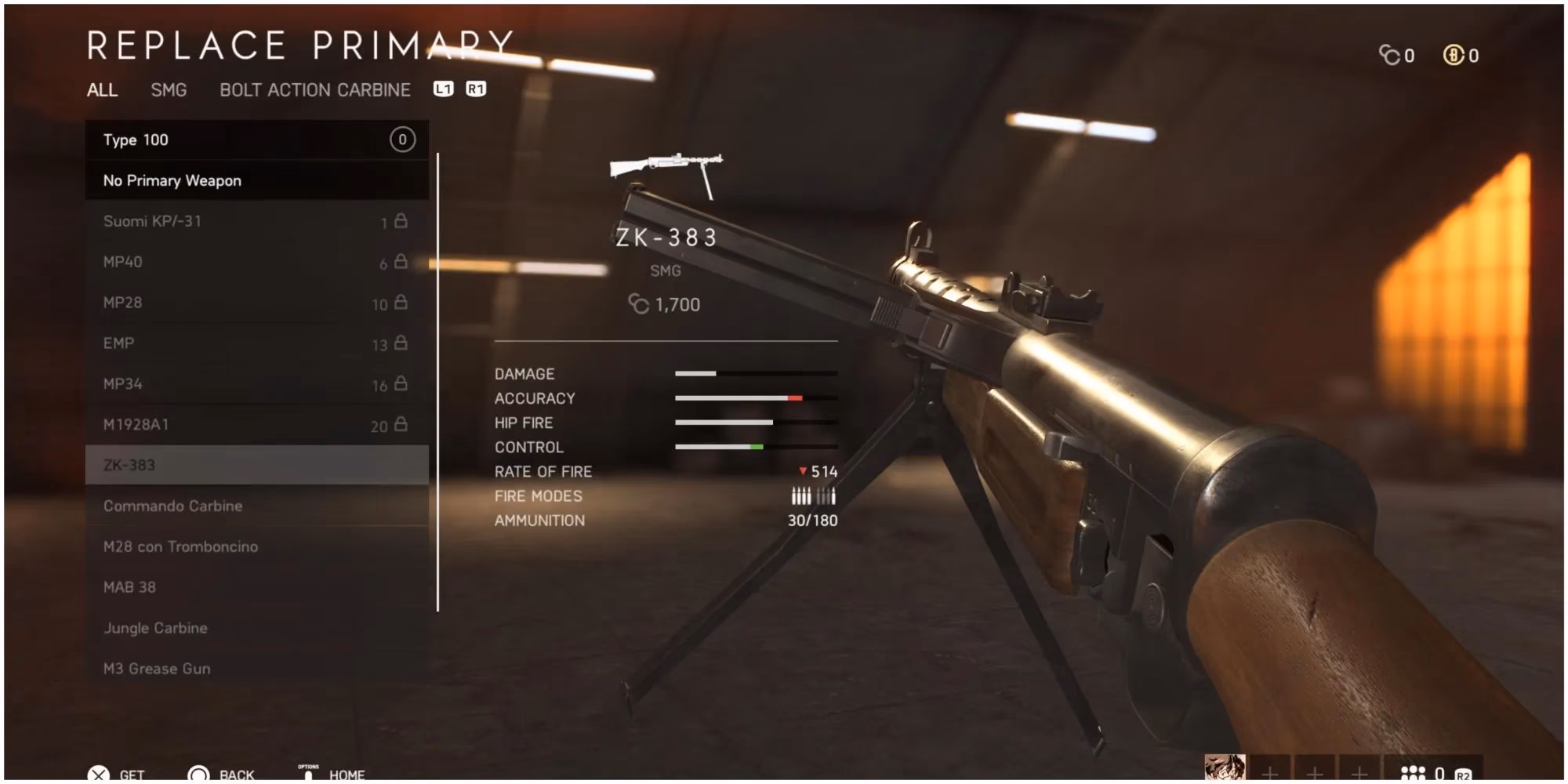
Task: Click the circled zero badge on Type 100
Action: [x=402, y=140]
